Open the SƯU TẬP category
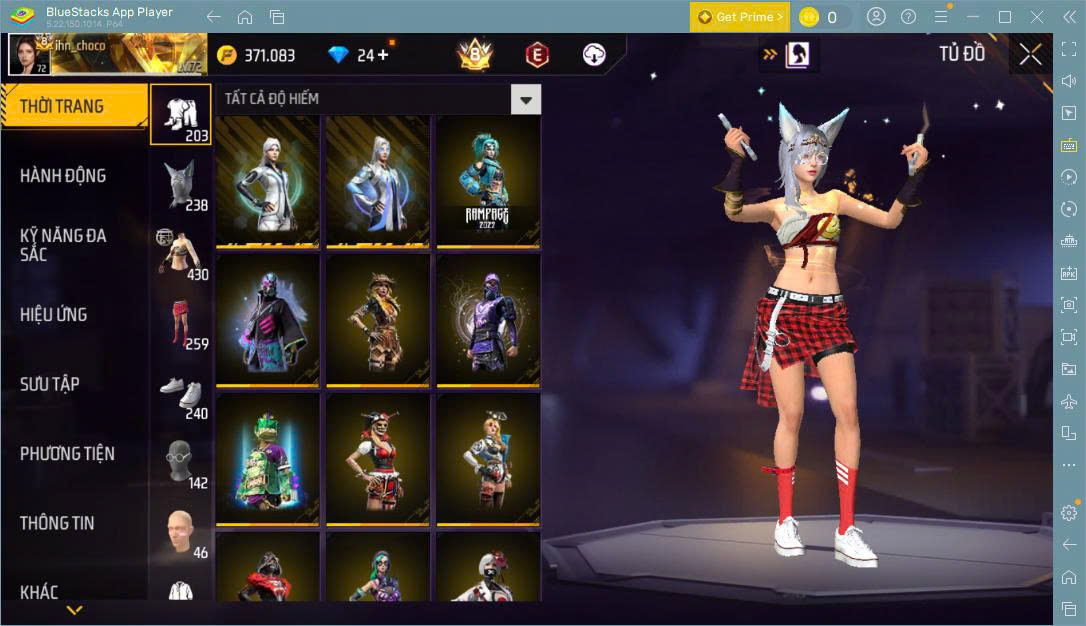1086x626 pixels. tap(50, 384)
